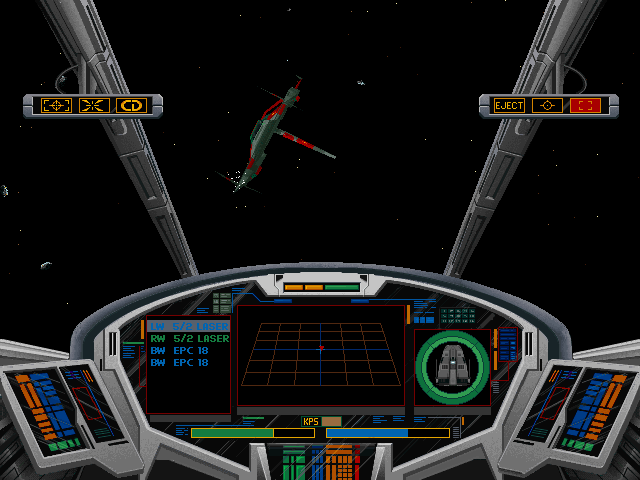Select the RW 5/2 LASER weapon row
This screenshot has height=480, width=640.
pyautogui.click(x=189, y=339)
